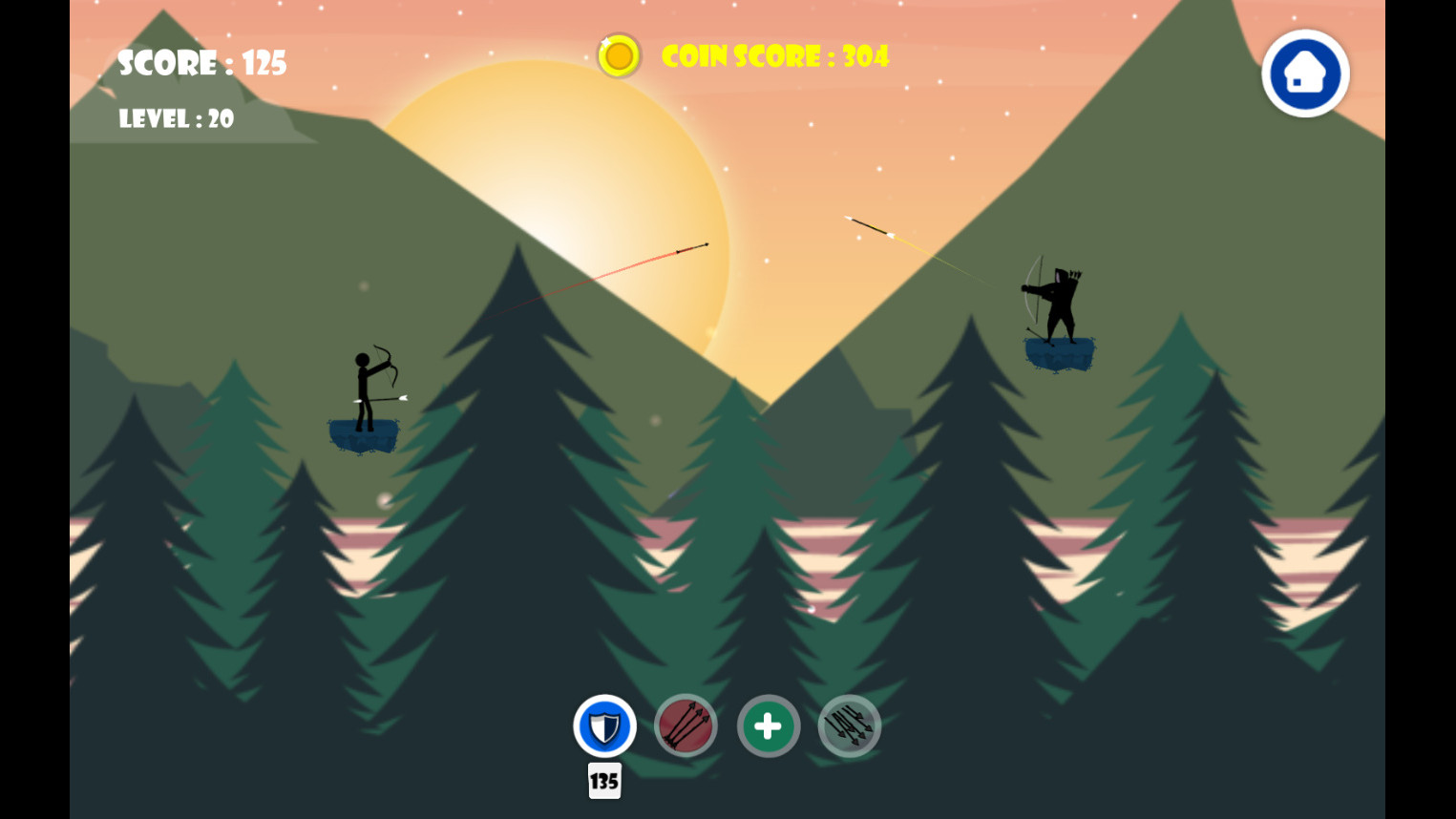Click the COIN SCORE : 304 label
Image resolution: width=1456 pixels, height=819 pixels.
(x=773, y=56)
